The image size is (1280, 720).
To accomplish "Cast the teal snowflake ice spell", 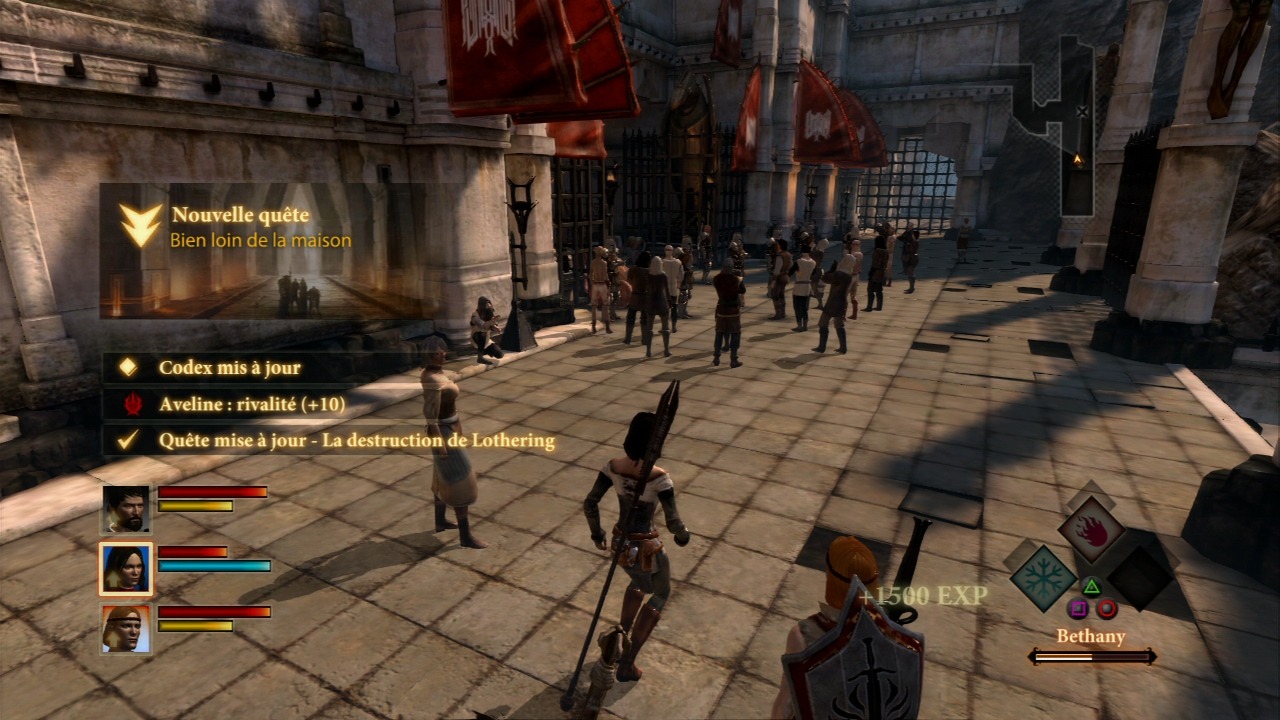I will click(x=1042, y=577).
